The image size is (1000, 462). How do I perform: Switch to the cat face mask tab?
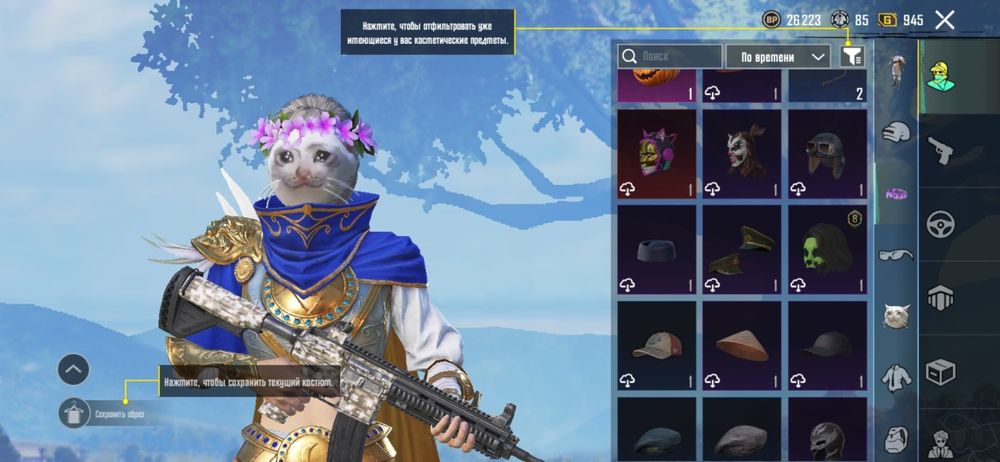coord(897,317)
